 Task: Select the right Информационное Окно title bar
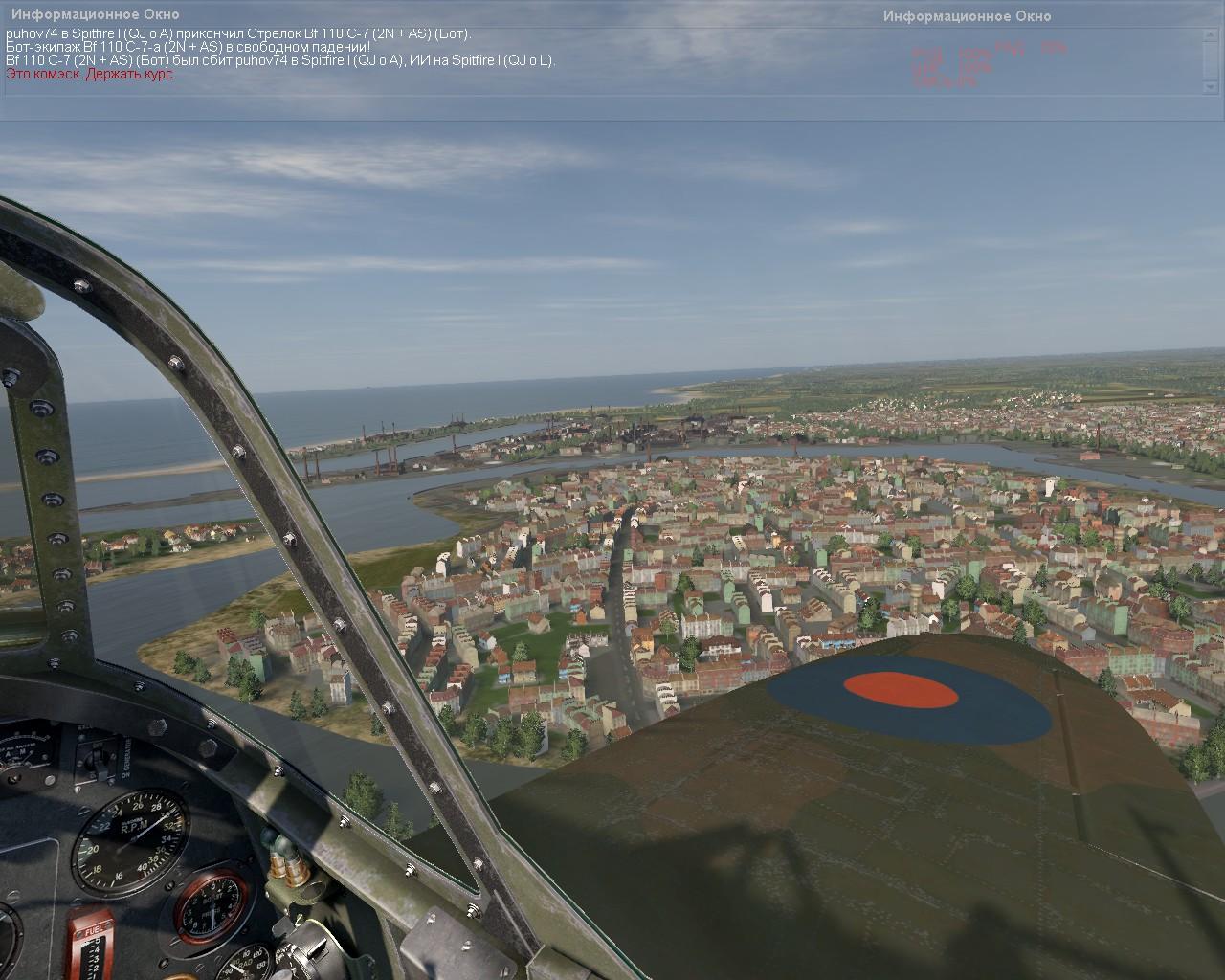click(967, 16)
